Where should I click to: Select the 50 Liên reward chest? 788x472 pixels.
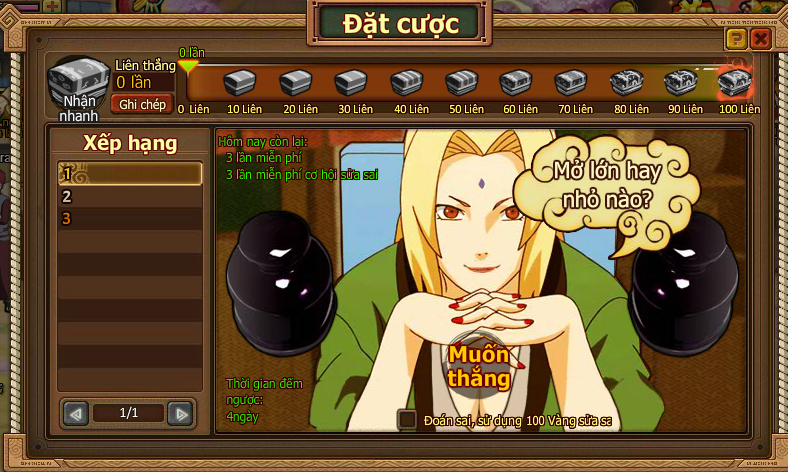click(x=461, y=82)
